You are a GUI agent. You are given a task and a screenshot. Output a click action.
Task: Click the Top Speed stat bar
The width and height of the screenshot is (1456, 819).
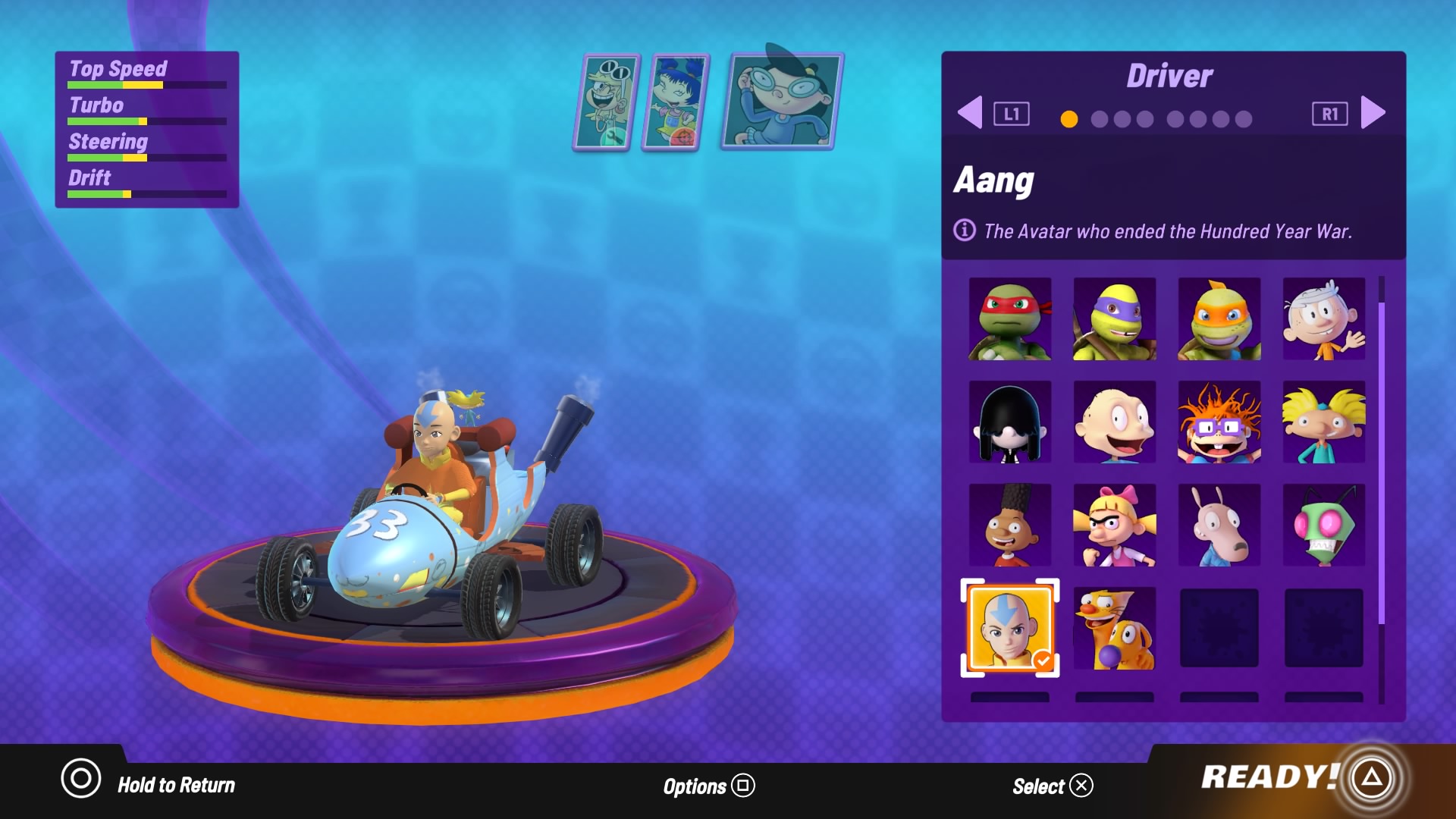[x=146, y=84]
